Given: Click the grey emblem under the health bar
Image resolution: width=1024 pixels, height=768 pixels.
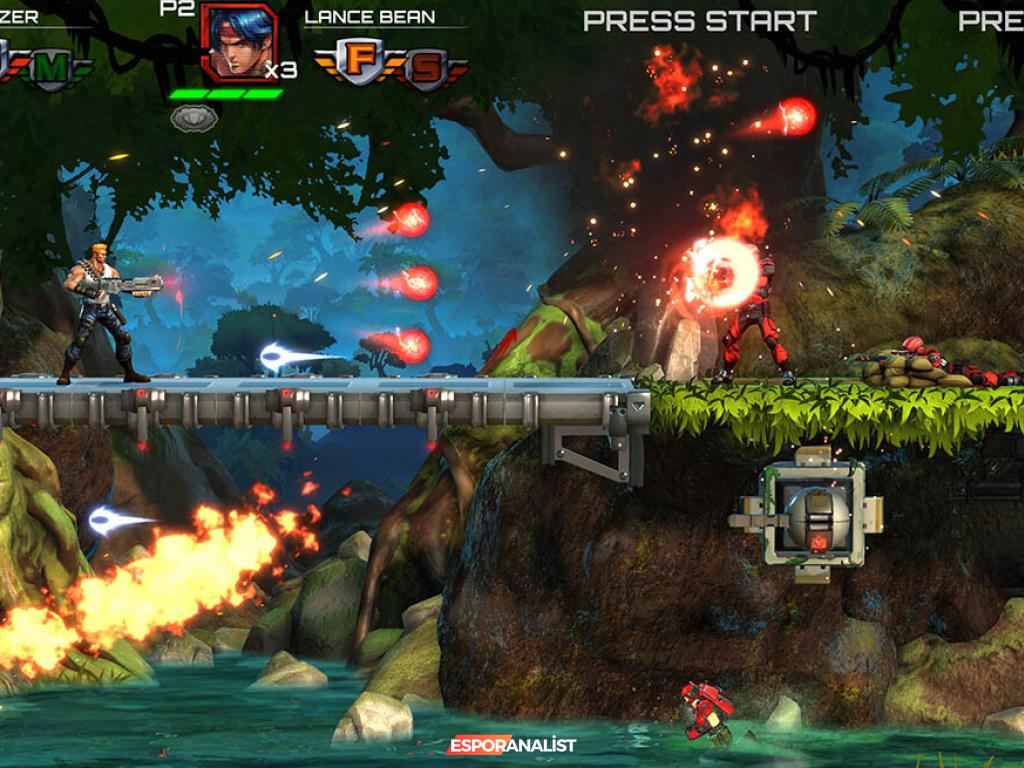Looking at the screenshot, I should coord(194,118).
